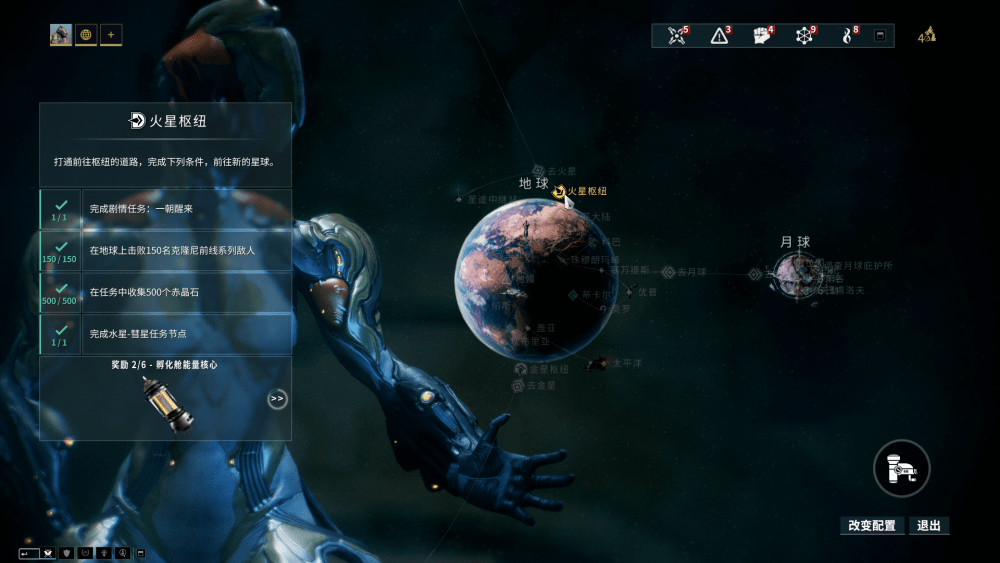Select the fist icon with badge 4
The image size is (1000, 563).
point(761,36)
